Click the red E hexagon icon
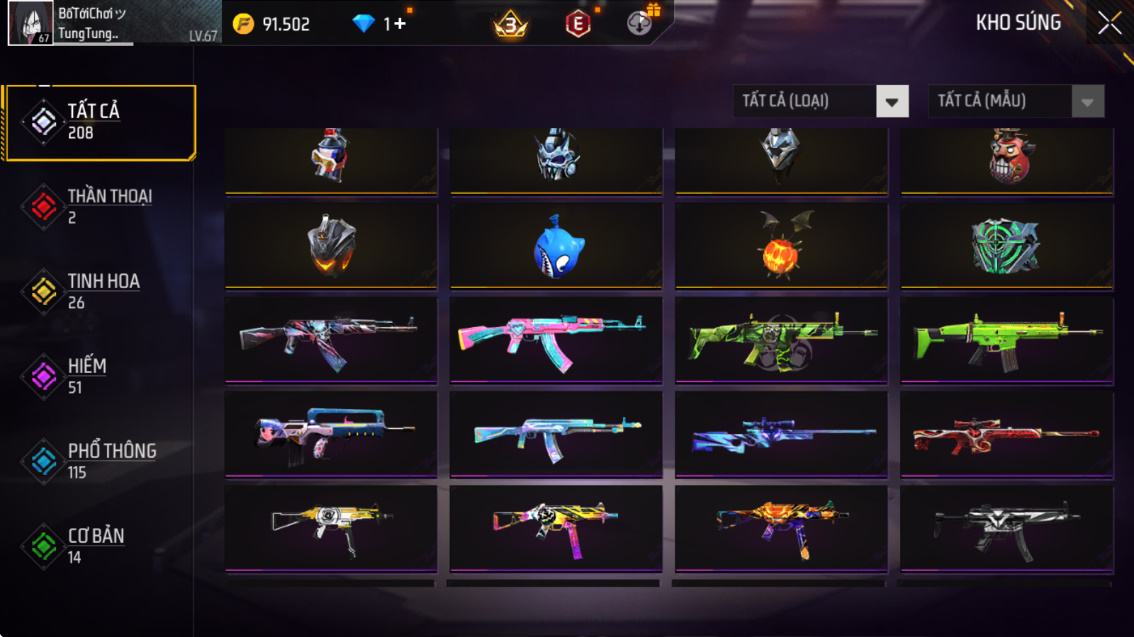1134x637 pixels. [x=578, y=24]
